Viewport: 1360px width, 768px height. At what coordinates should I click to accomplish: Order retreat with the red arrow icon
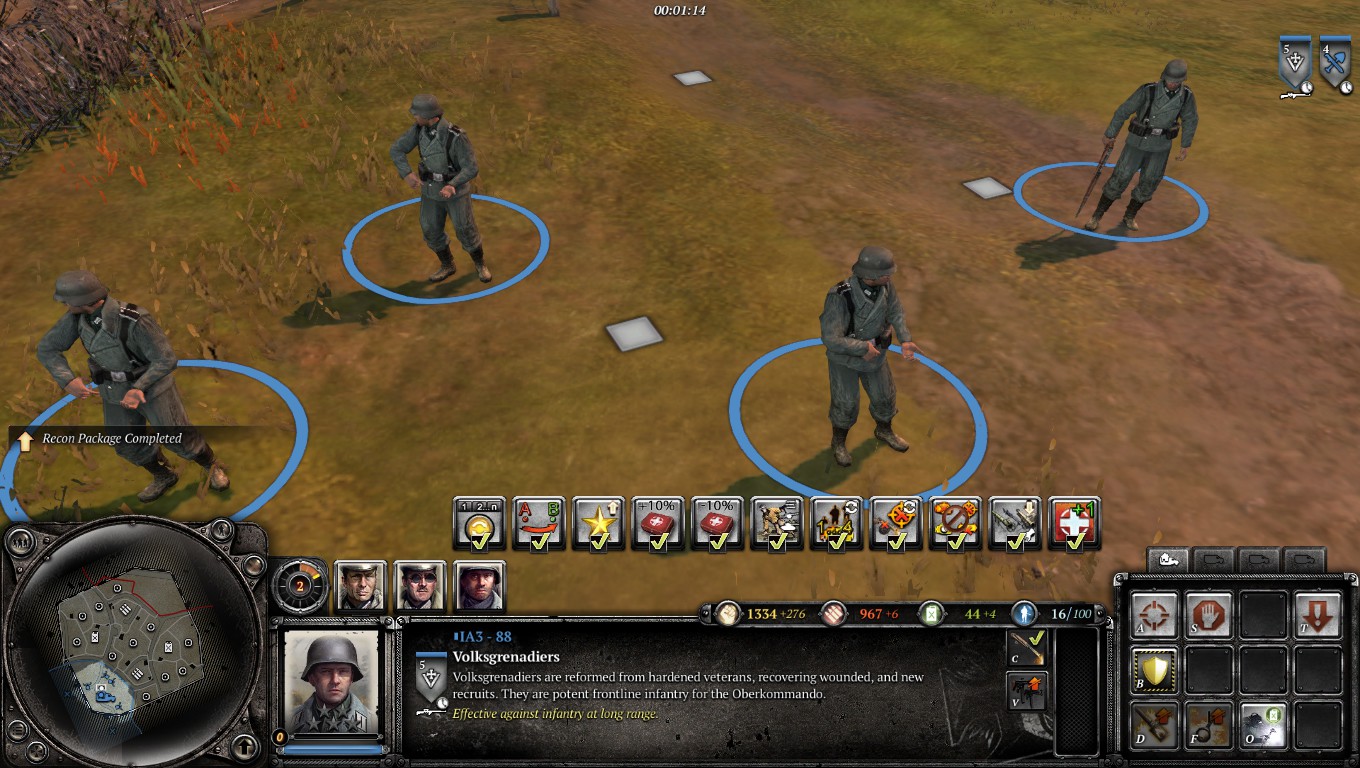click(x=1317, y=614)
